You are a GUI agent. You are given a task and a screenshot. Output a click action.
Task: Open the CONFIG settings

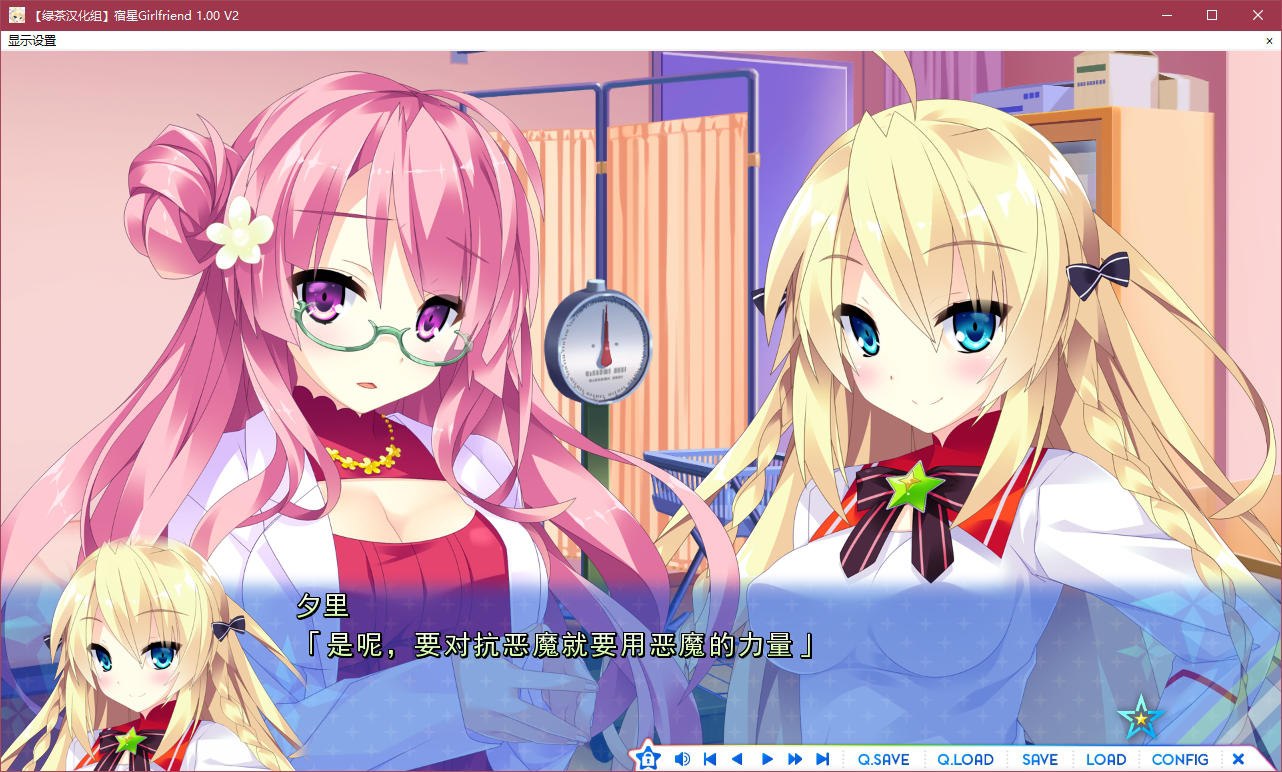coord(1180,759)
